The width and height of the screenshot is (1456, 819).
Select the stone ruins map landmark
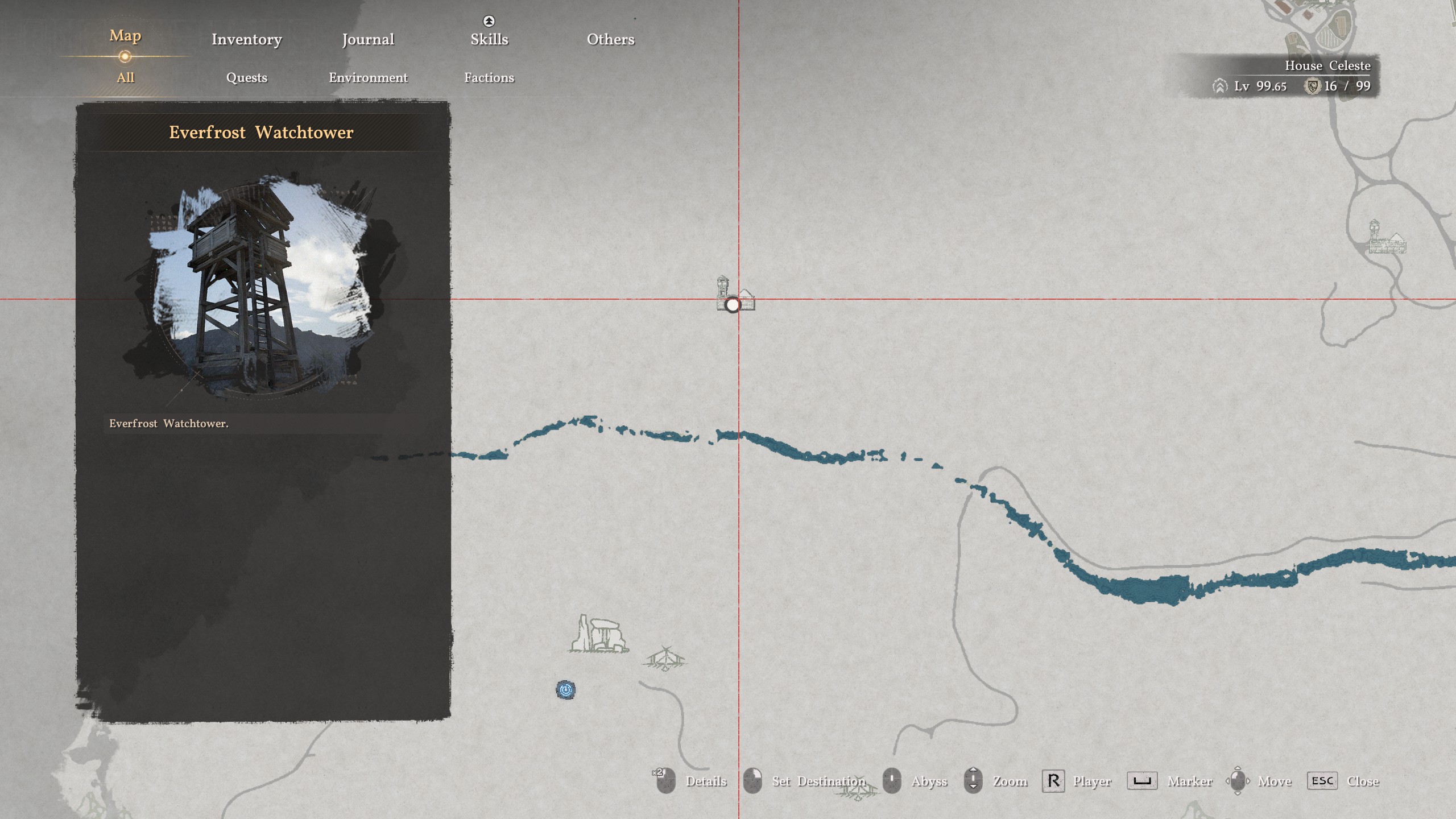point(598,634)
